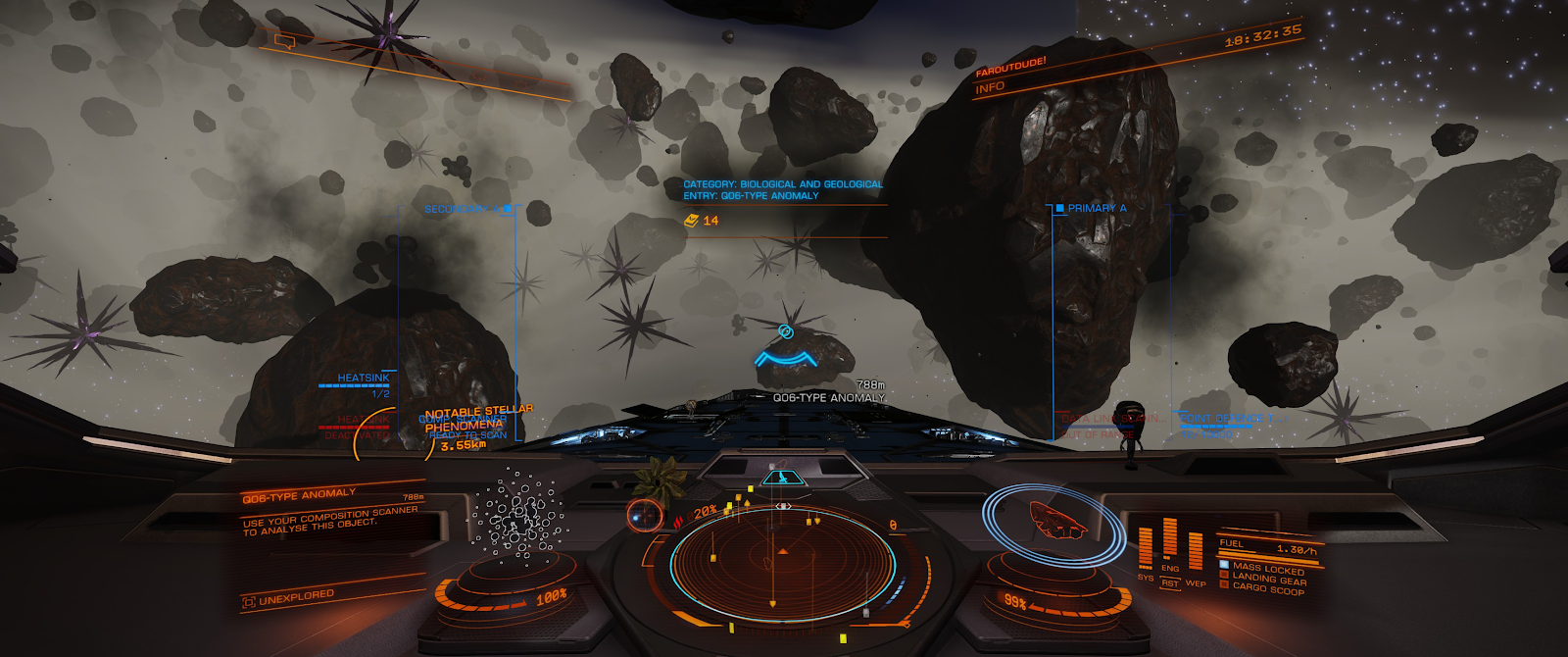Click the orange ship shield hologram
Viewport: 1568px width, 657px height.
[x=1055, y=518]
